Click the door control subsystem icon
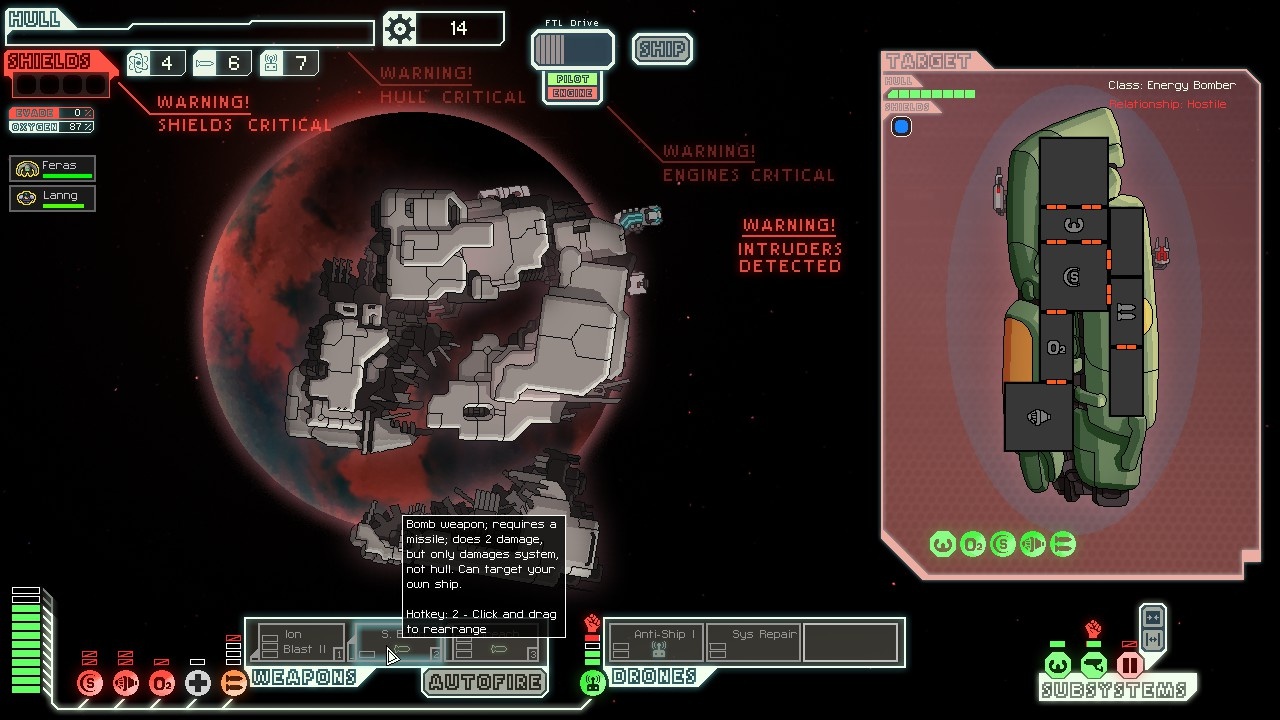Screen dimensions: 1280x720 pyautogui.click(x=1129, y=664)
